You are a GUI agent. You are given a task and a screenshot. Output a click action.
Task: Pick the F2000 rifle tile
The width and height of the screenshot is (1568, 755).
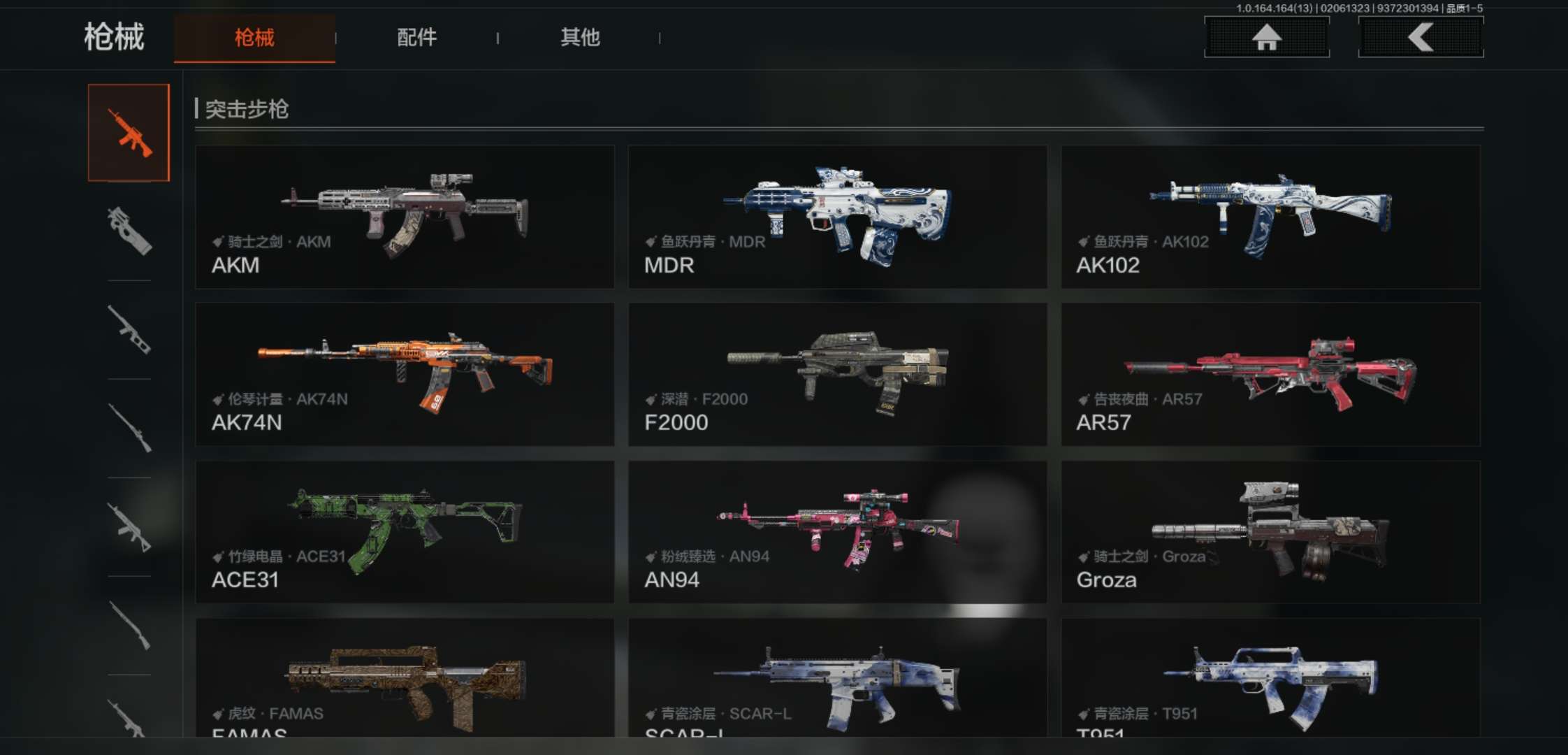coord(837,374)
